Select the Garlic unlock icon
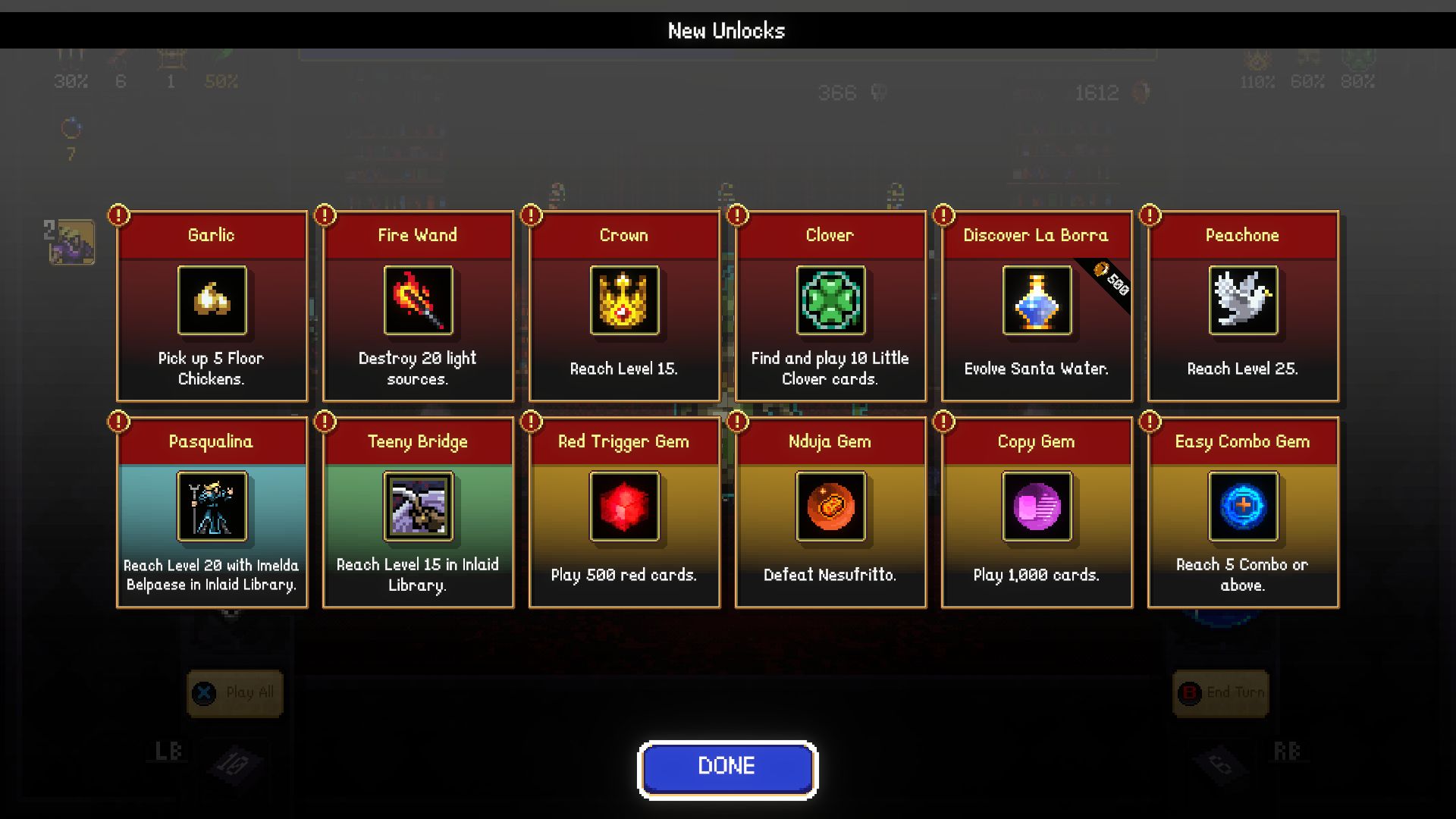Image resolution: width=1456 pixels, height=819 pixels. tap(212, 301)
